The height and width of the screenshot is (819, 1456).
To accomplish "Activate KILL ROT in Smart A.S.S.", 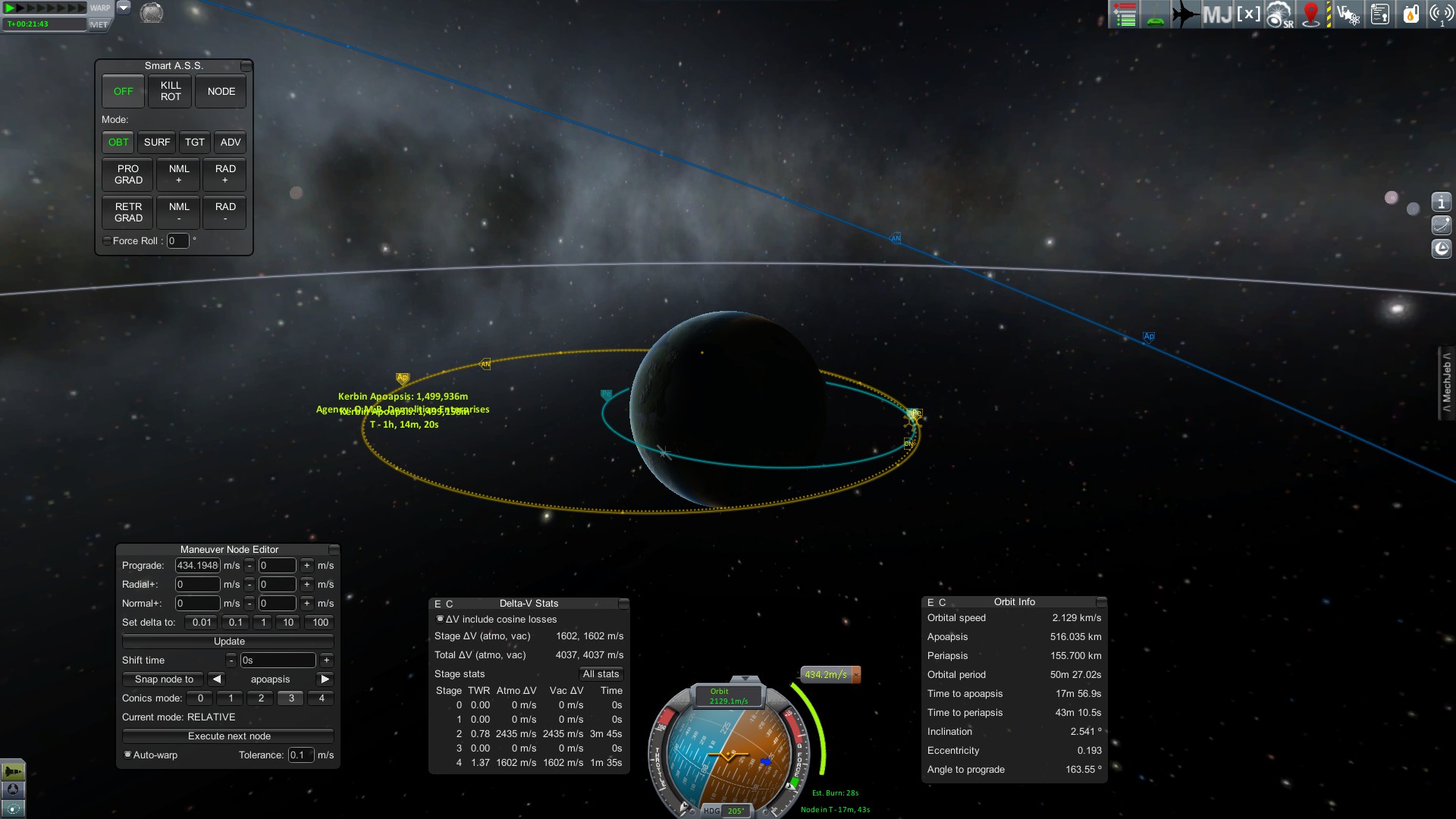I will tap(171, 91).
